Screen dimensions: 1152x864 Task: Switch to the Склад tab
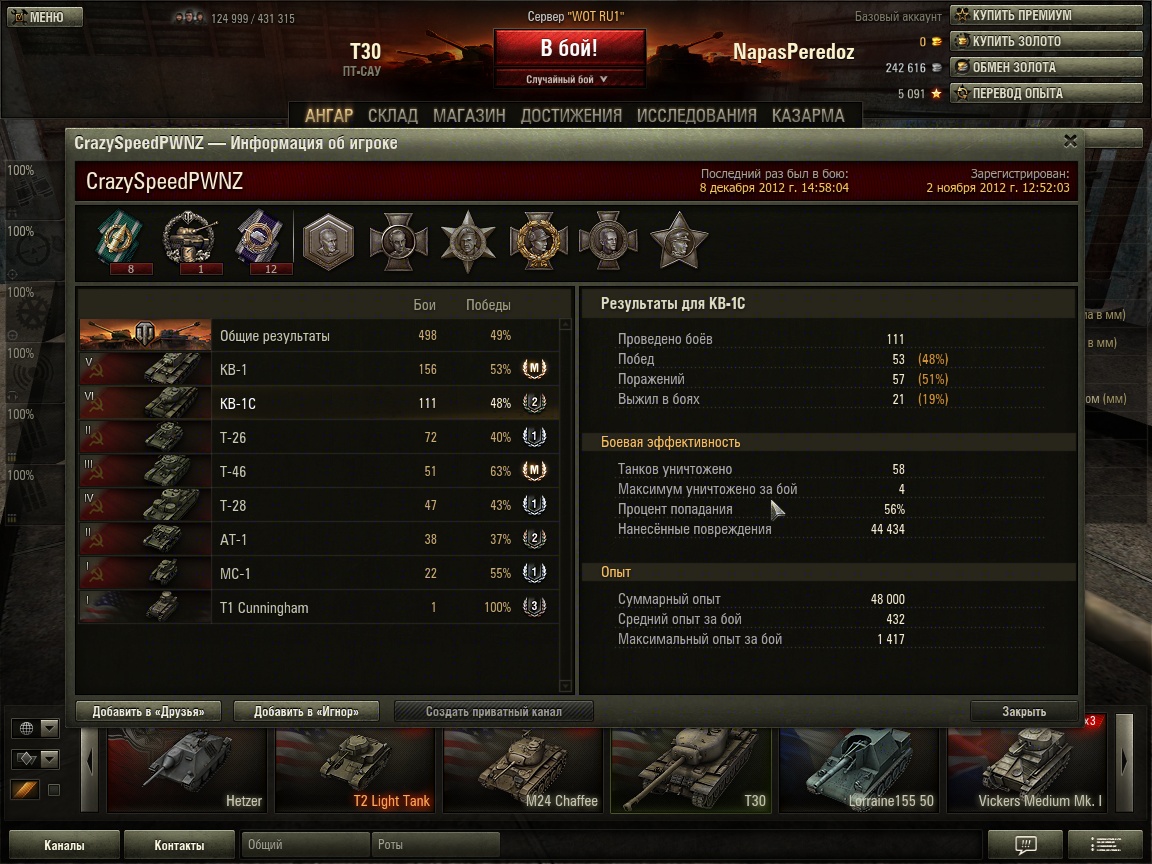point(393,115)
